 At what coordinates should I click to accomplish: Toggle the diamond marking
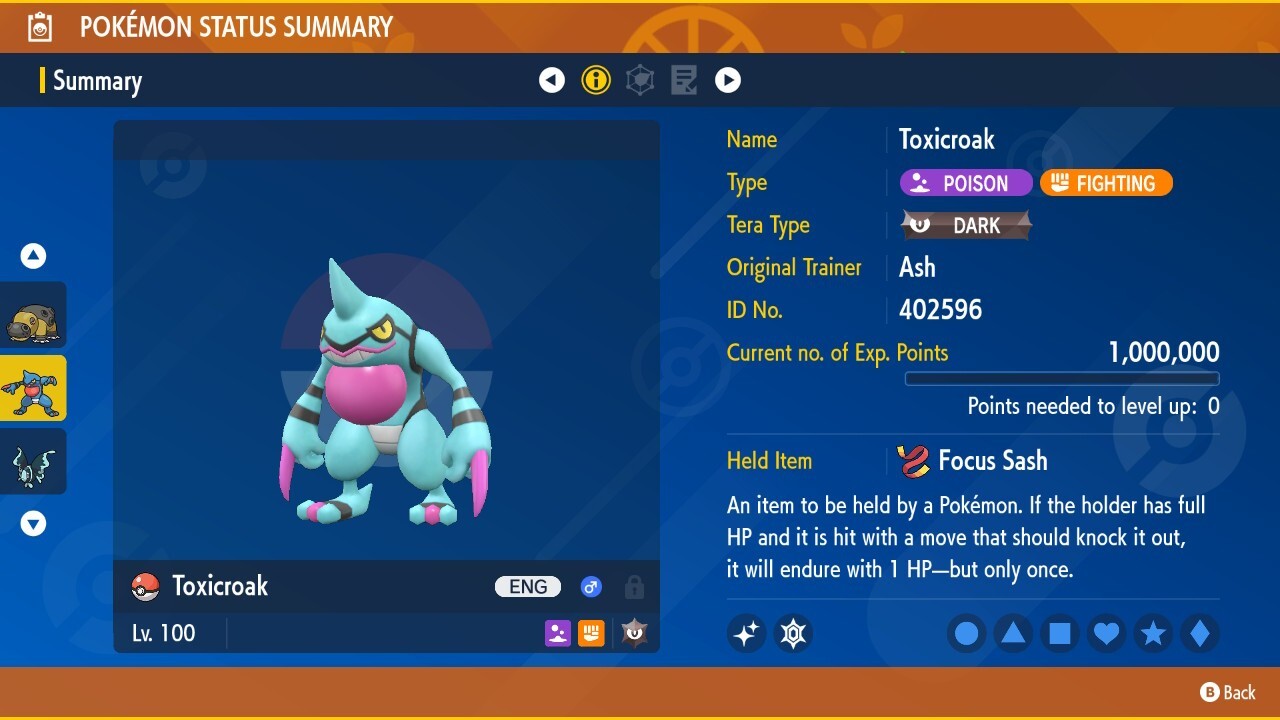1200,633
